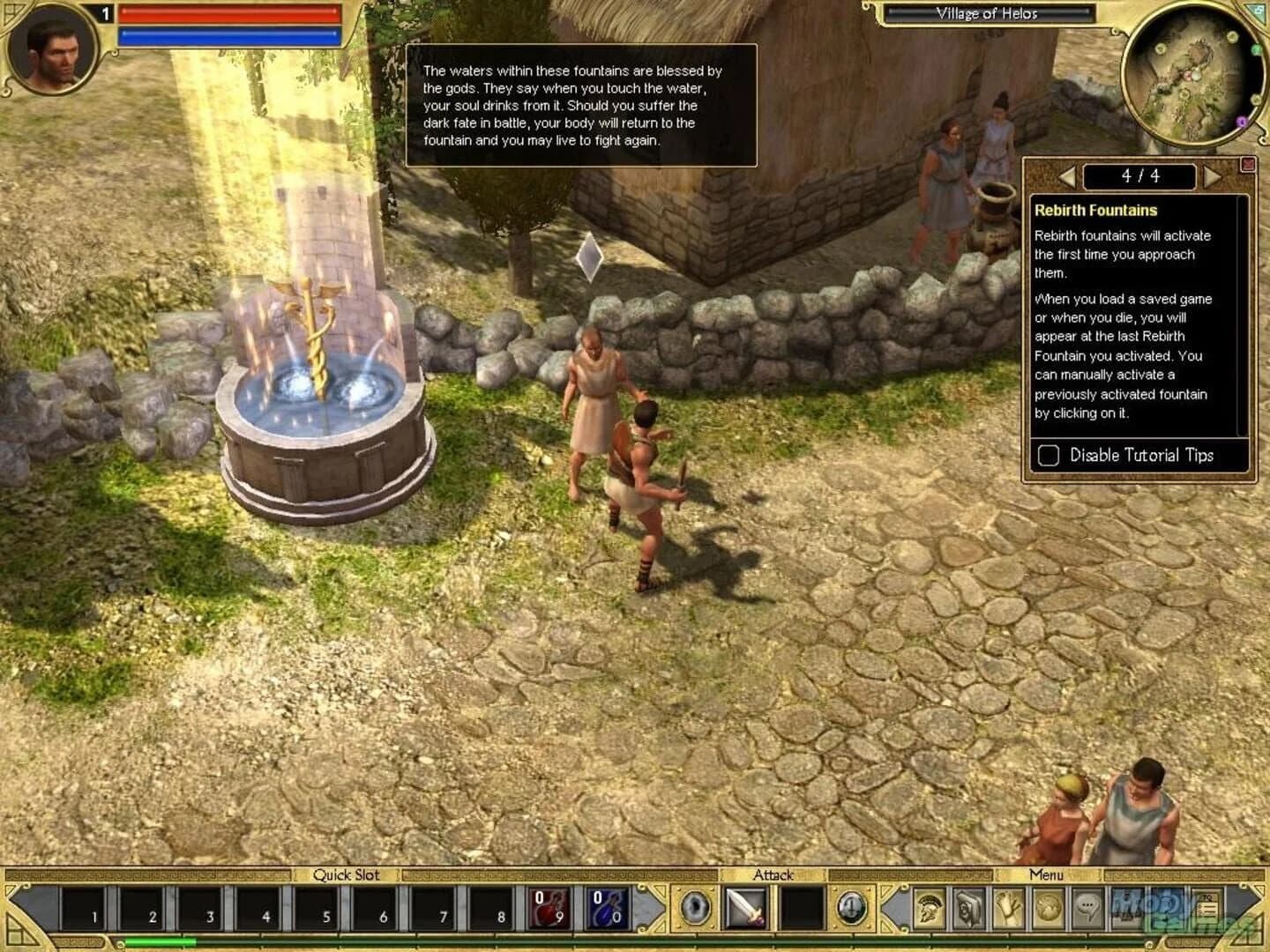The height and width of the screenshot is (952, 1270).
Task: Open the skills book icon in the Menu bar
Action: (x=967, y=906)
